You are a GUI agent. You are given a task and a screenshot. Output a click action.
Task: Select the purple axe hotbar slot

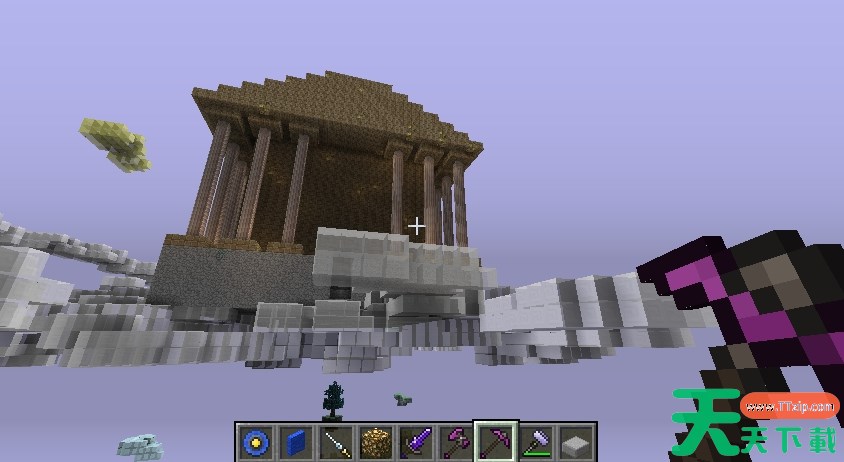[x=455, y=442]
